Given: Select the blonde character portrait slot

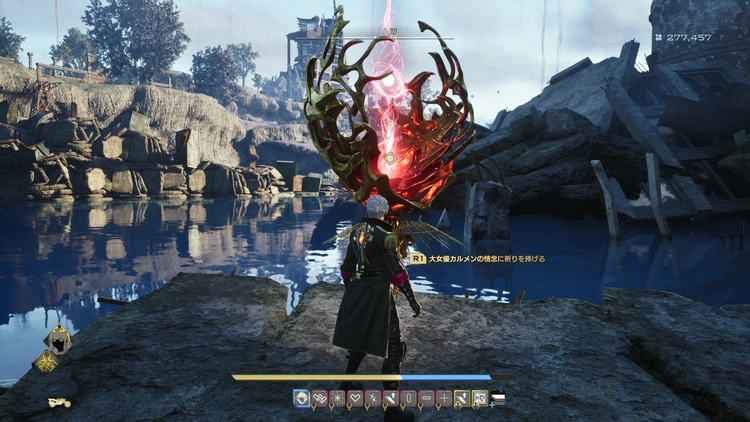Looking at the screenshot, I should pos(301,398).
